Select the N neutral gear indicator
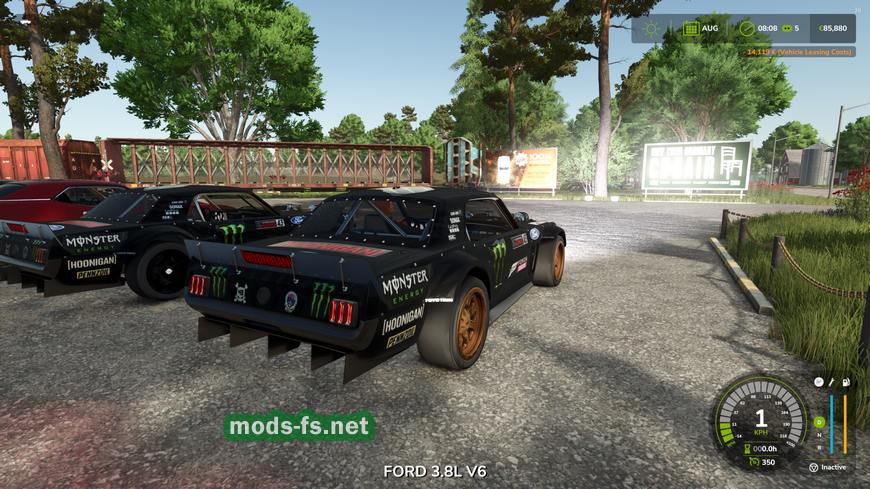Image resolution: width=870 pixels, height=489 pixels. click(818, 435)
